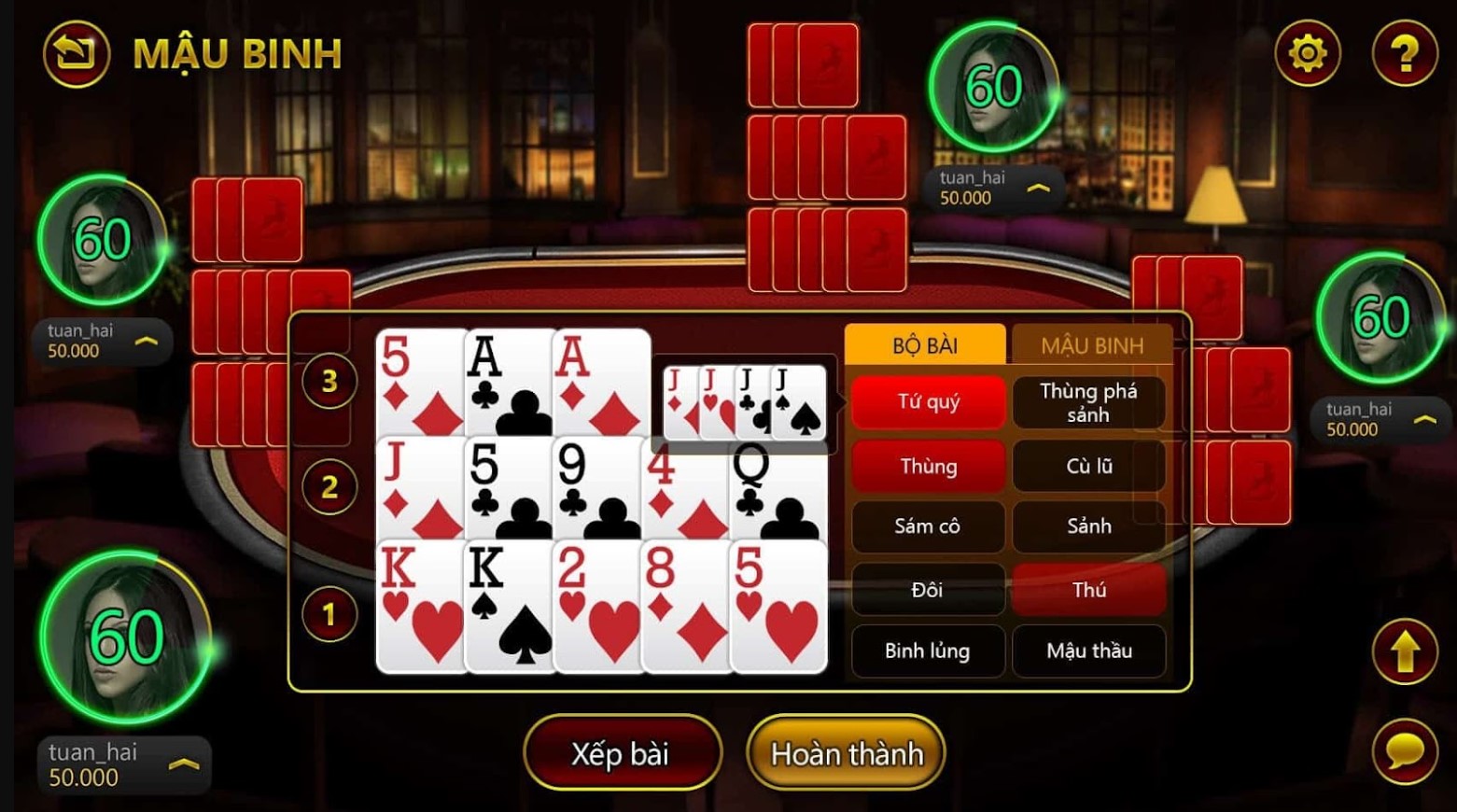Select the Thú hand arrangement

[1089, 590]
